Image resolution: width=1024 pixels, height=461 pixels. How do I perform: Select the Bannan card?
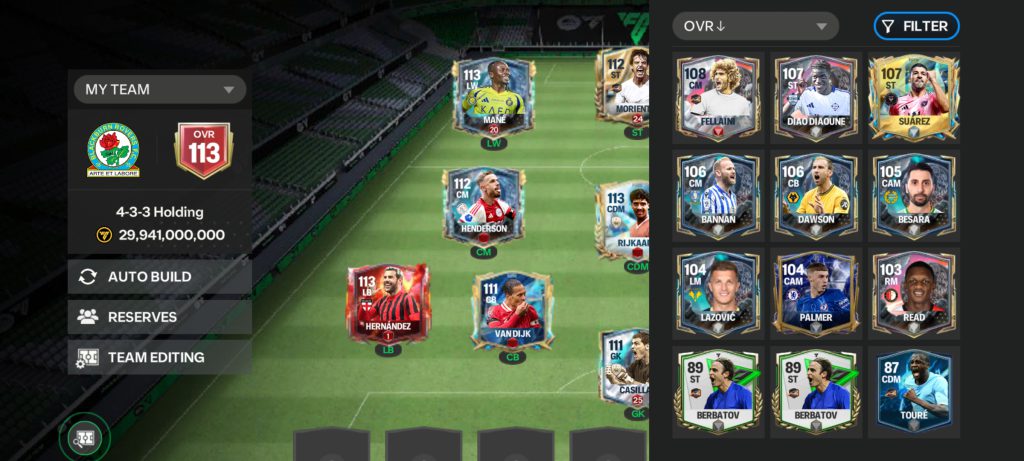[717, 194]
